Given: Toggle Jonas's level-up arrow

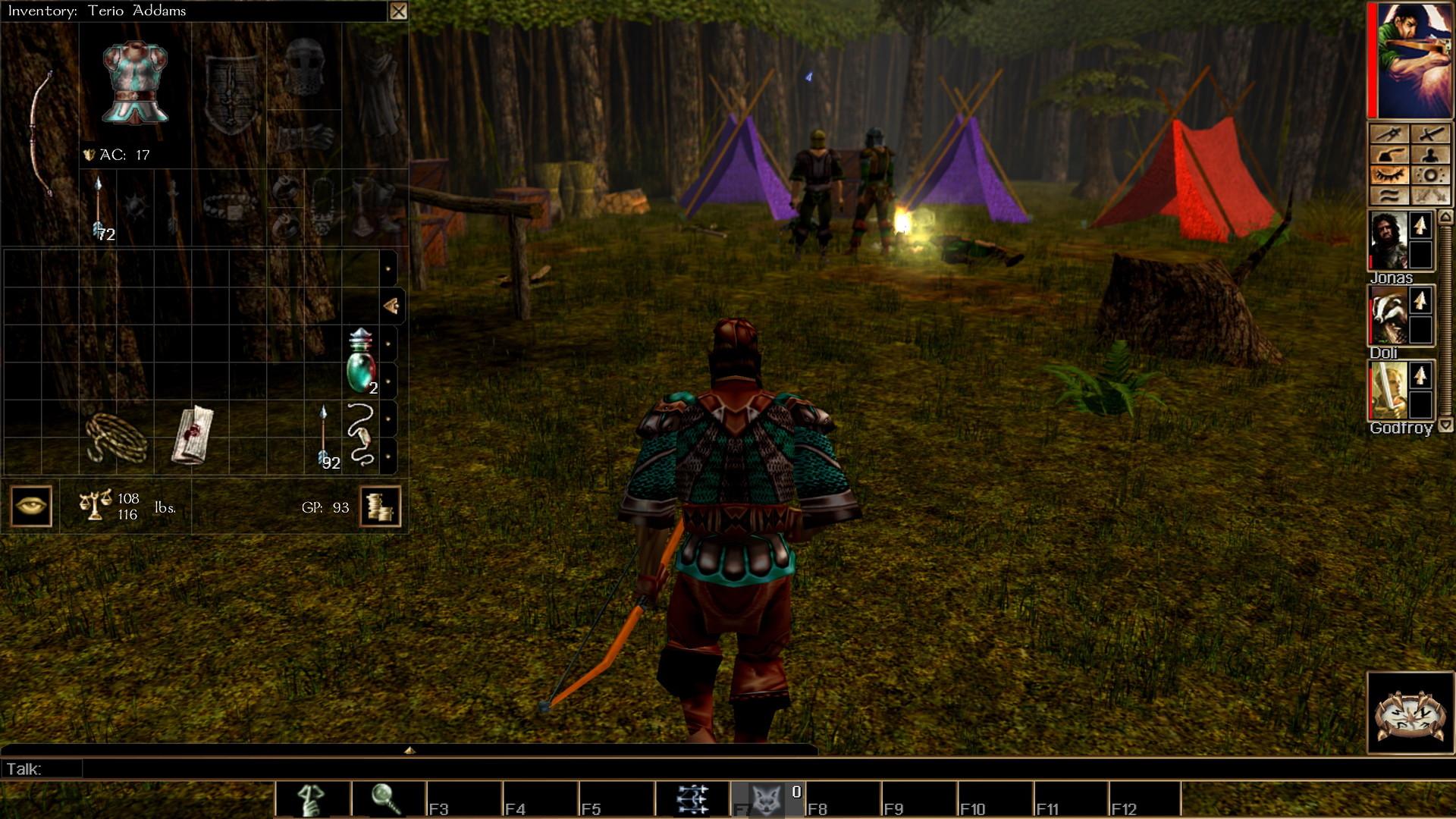Looking at the screenshot, I should point(1419,227).
